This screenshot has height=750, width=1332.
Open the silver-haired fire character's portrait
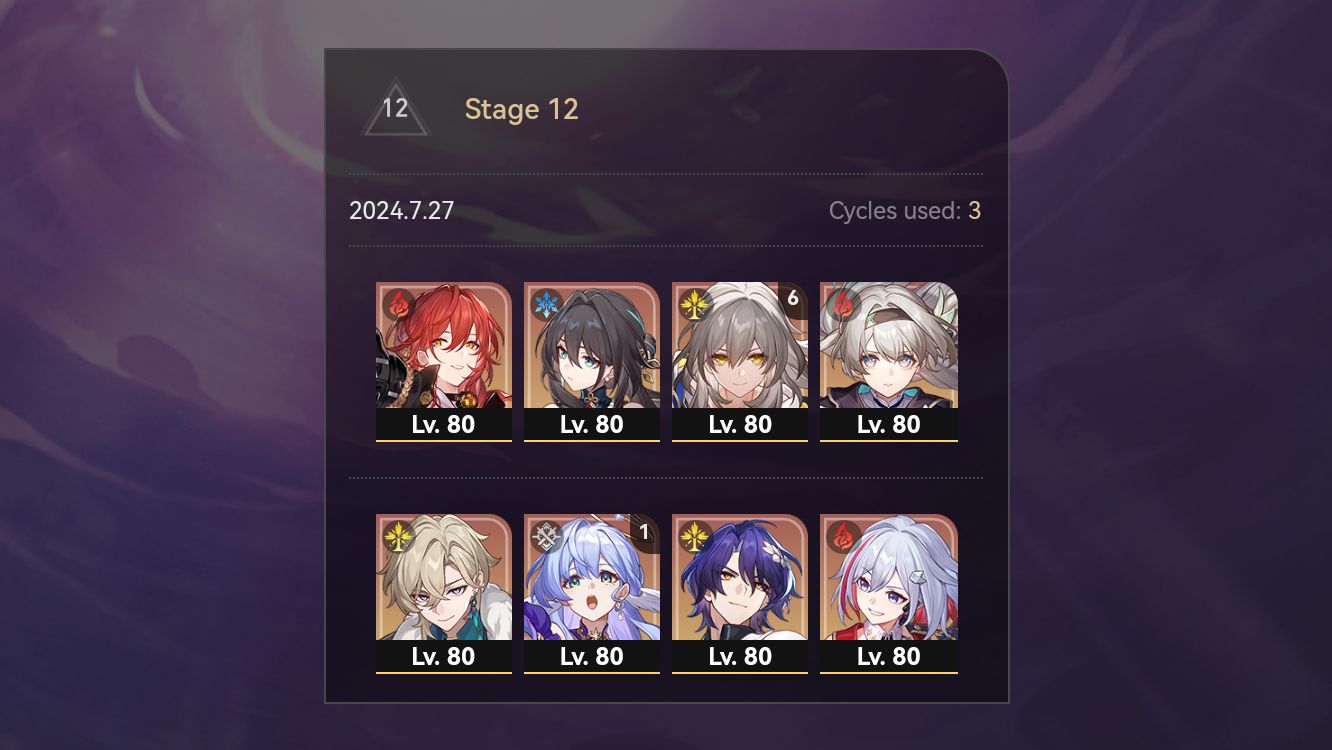(x=888, y=585)
